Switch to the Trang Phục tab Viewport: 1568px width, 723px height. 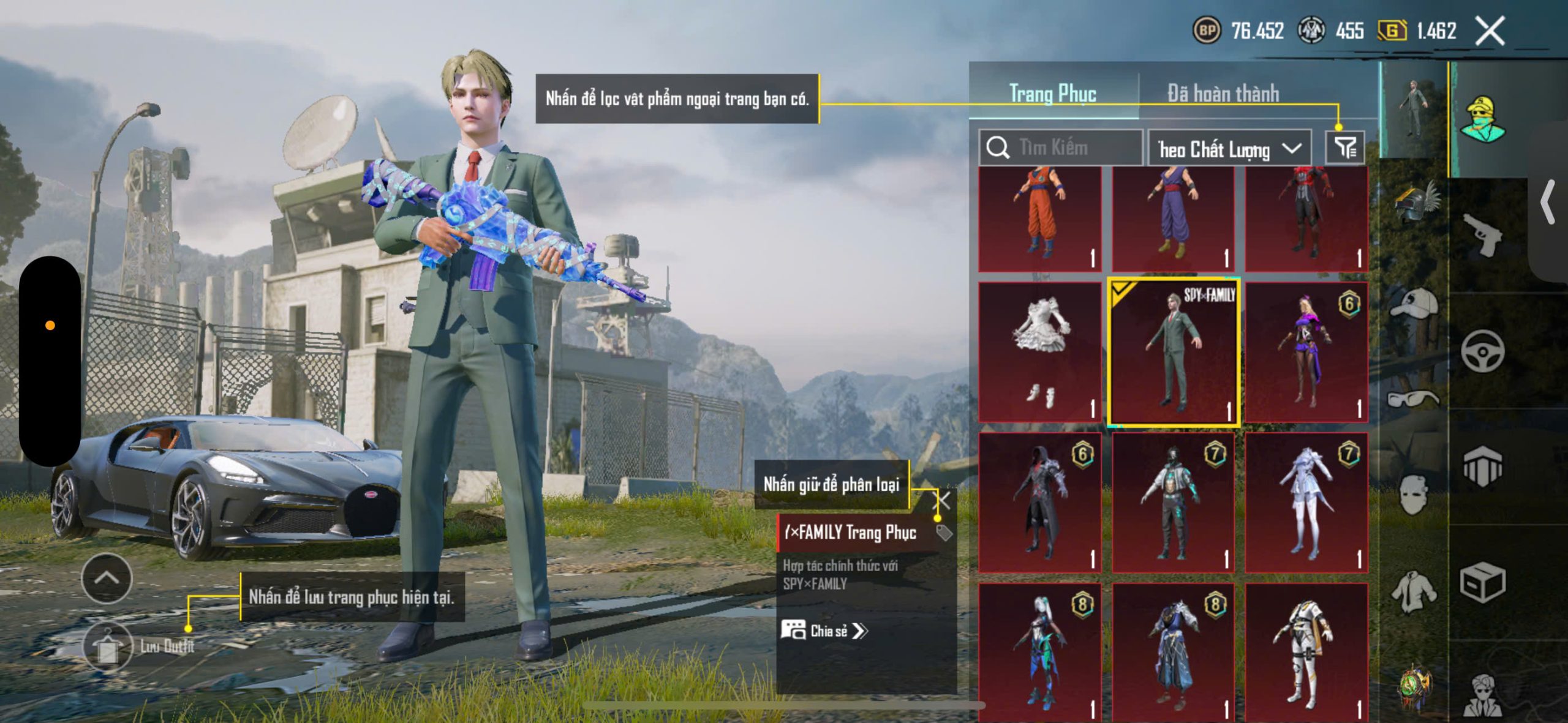(1053, 94)
